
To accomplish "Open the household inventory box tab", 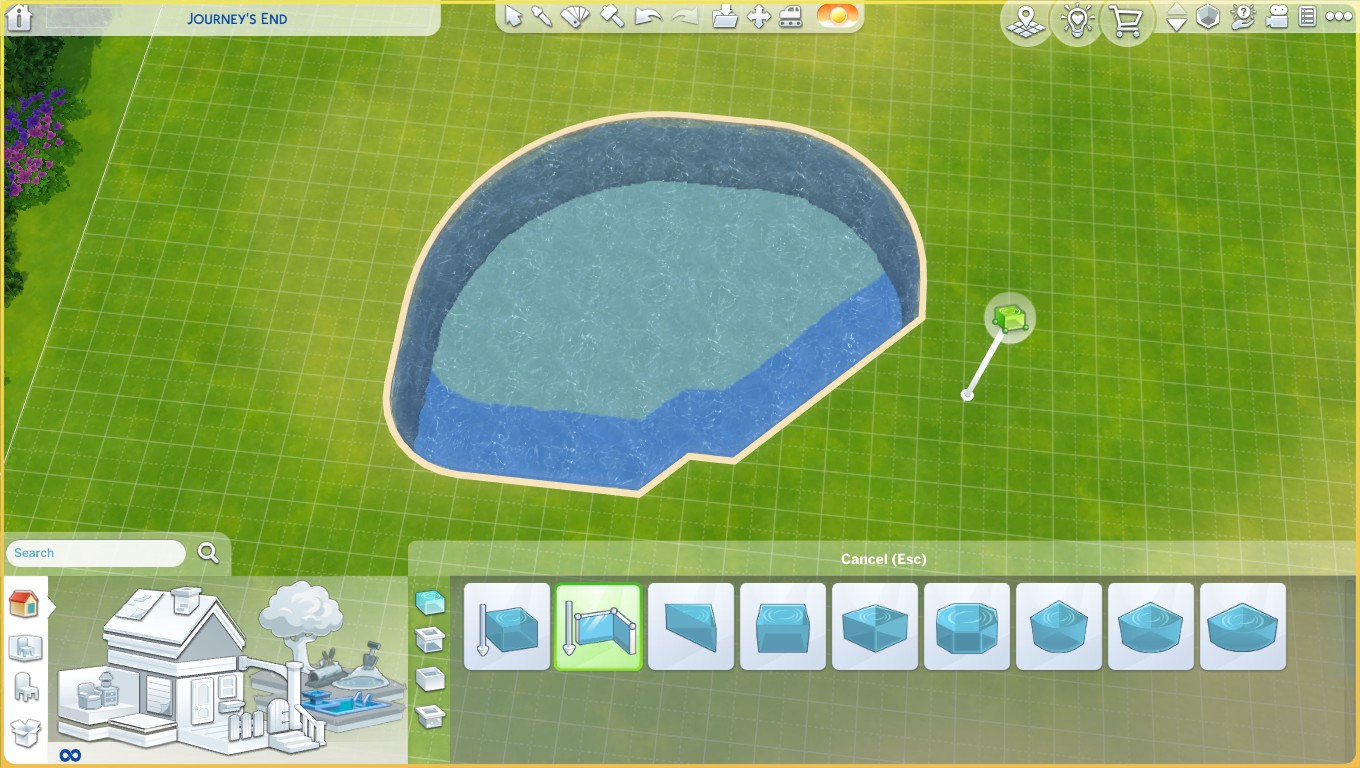I will click(25, 732).
